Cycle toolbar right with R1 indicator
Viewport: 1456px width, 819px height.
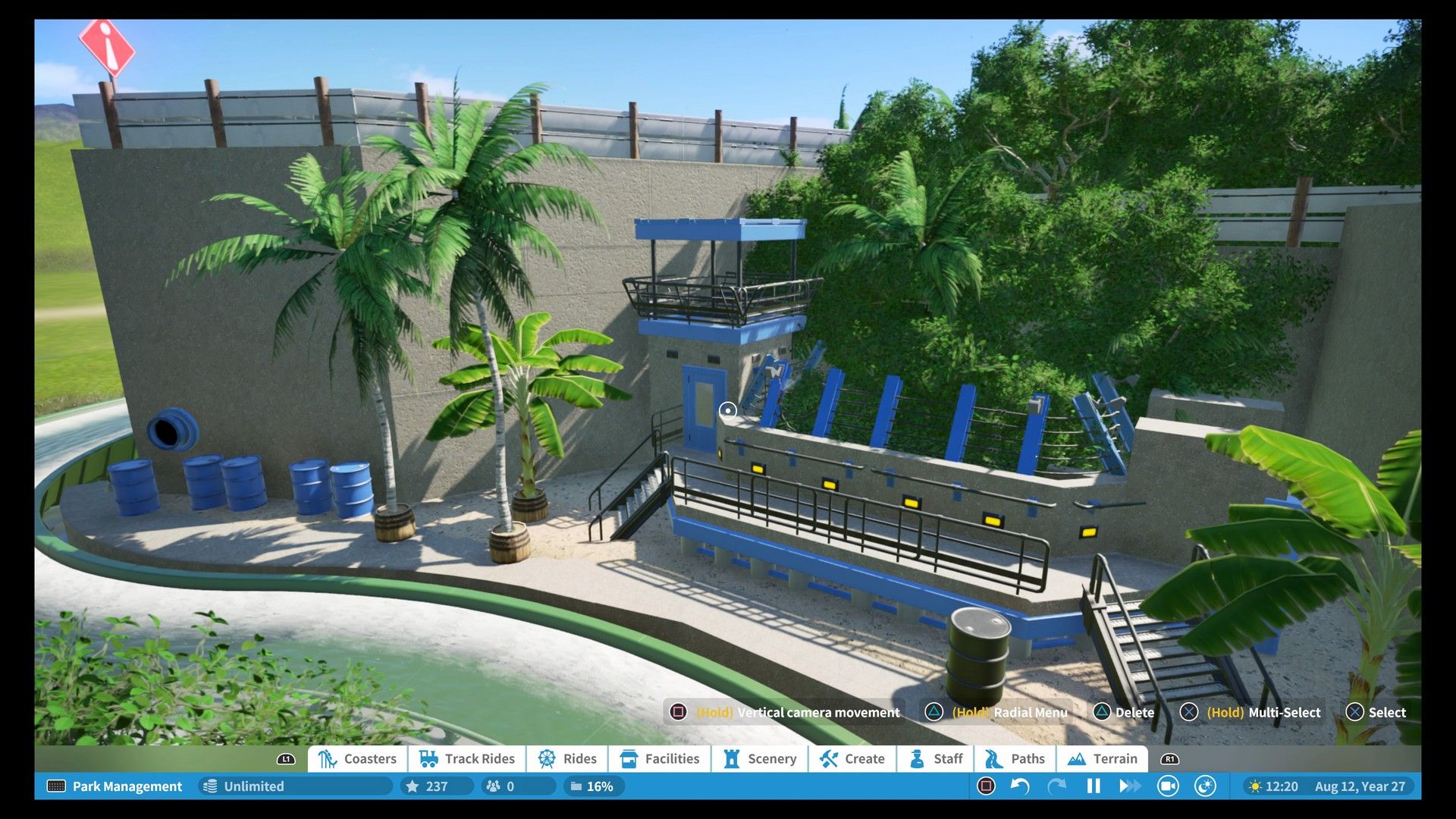(1169, 758)
